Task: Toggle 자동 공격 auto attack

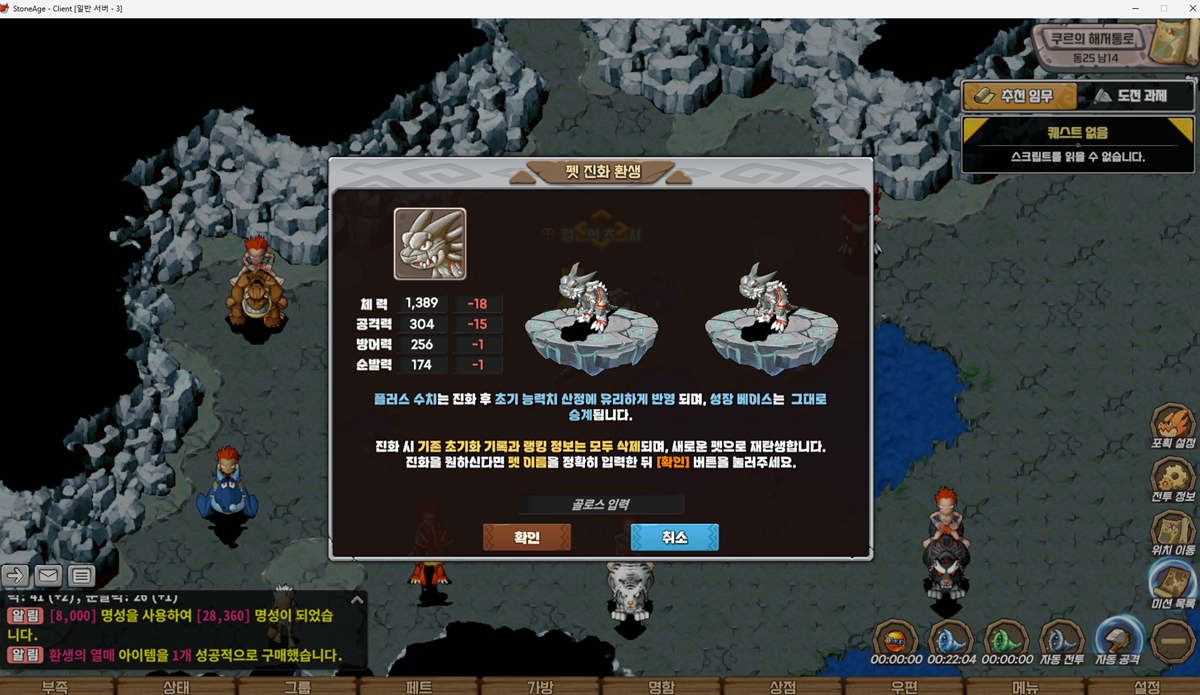Action: [1117, 641]
